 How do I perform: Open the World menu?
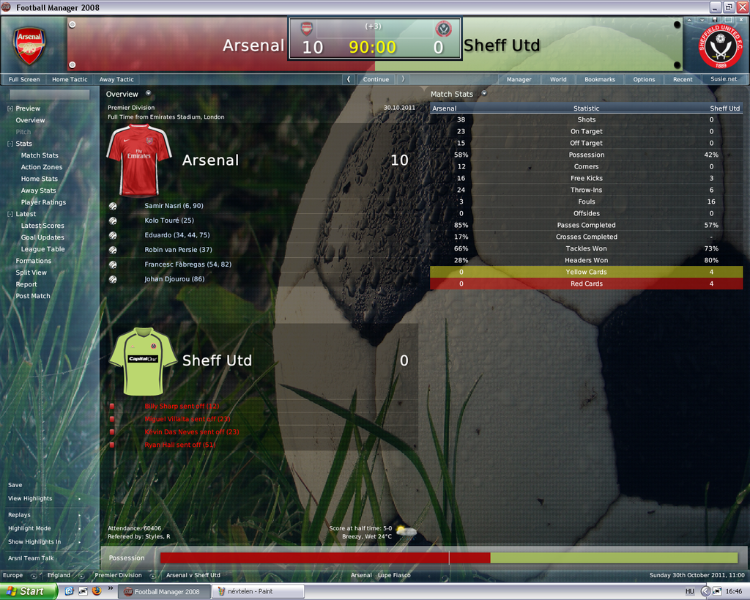pos(558,79)
